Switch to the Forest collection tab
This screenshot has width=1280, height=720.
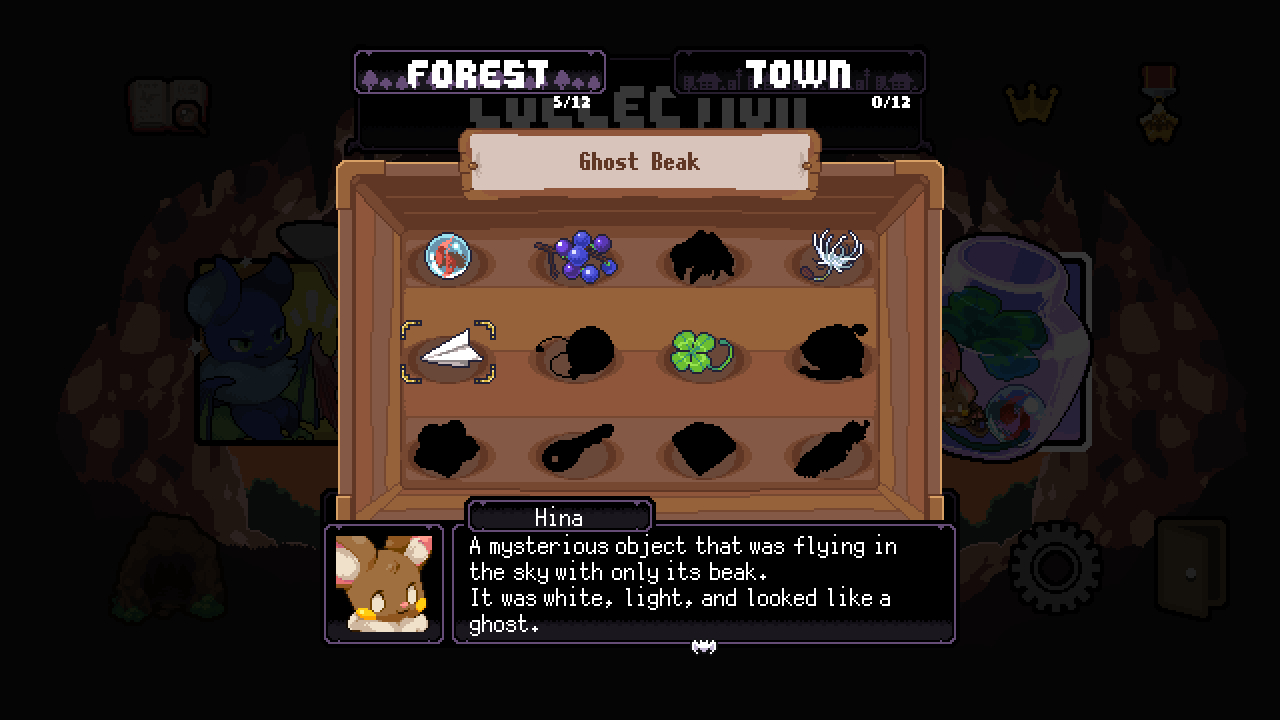point(479,71)
